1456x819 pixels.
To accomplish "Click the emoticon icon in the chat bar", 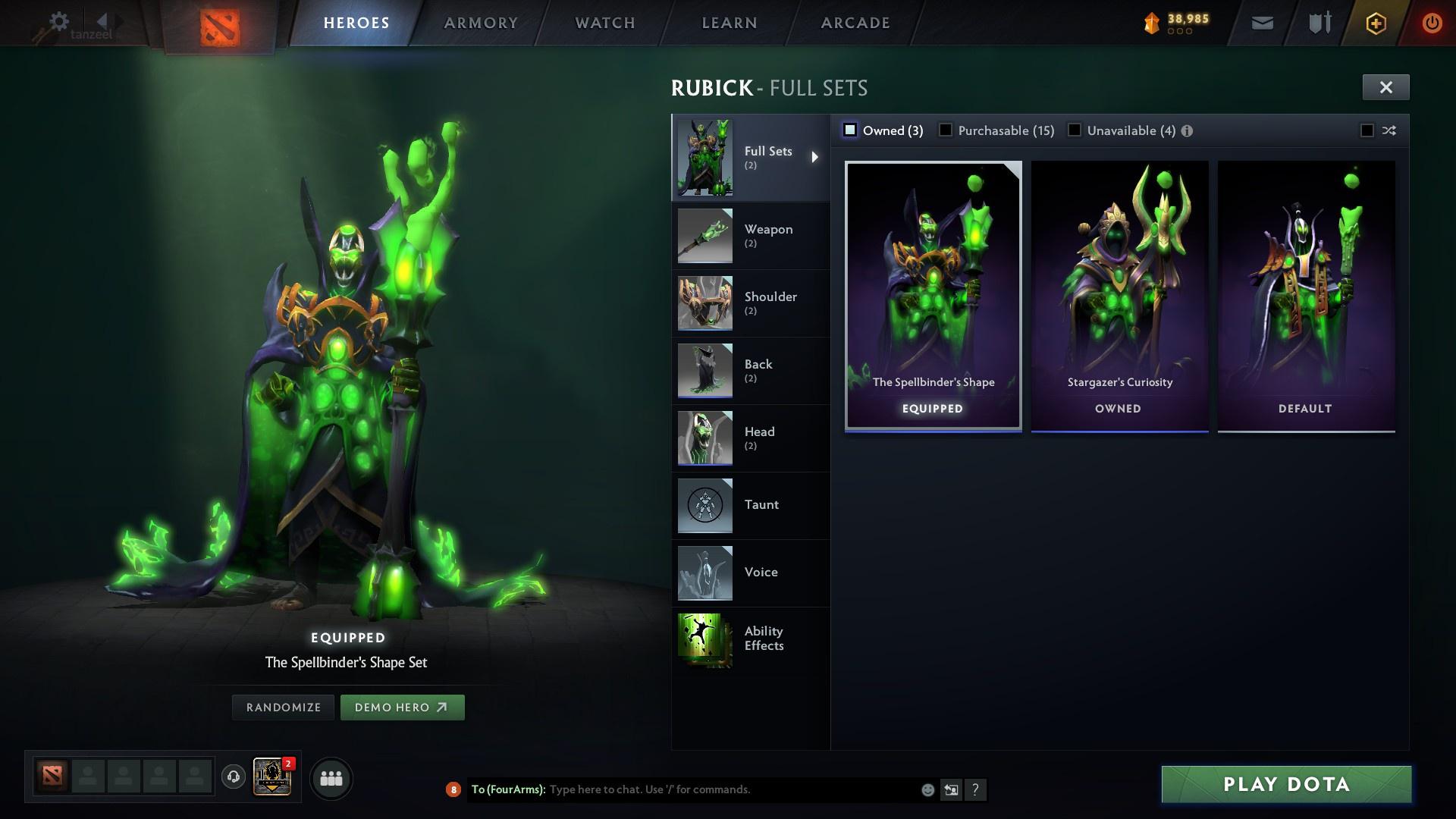I will coord(927,789).
